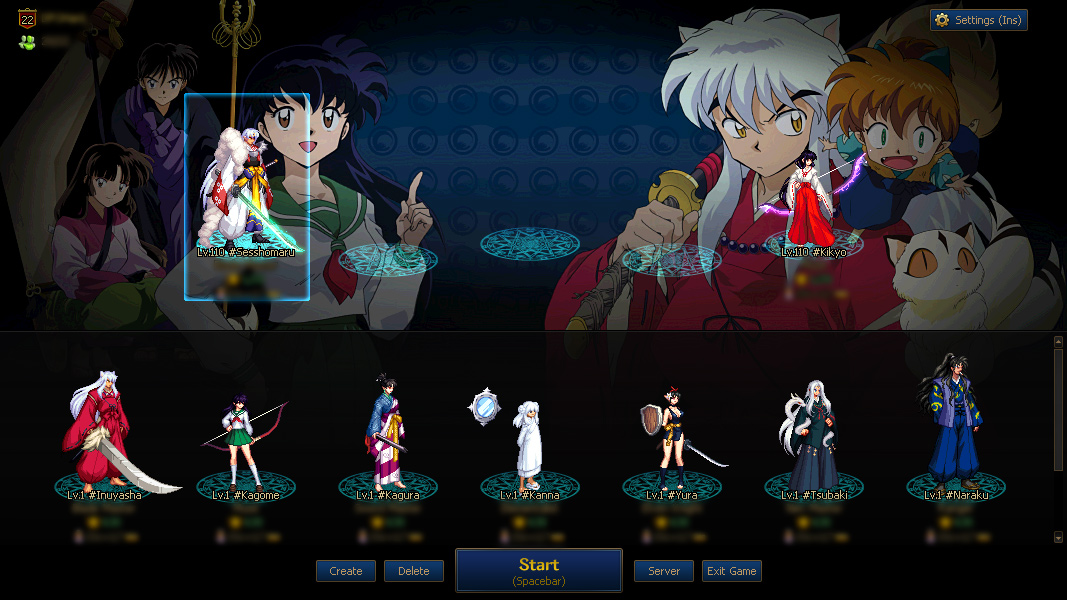Start the game with selected character
This screenshot has width=1067, height=600.
click(x=539, y=571)
